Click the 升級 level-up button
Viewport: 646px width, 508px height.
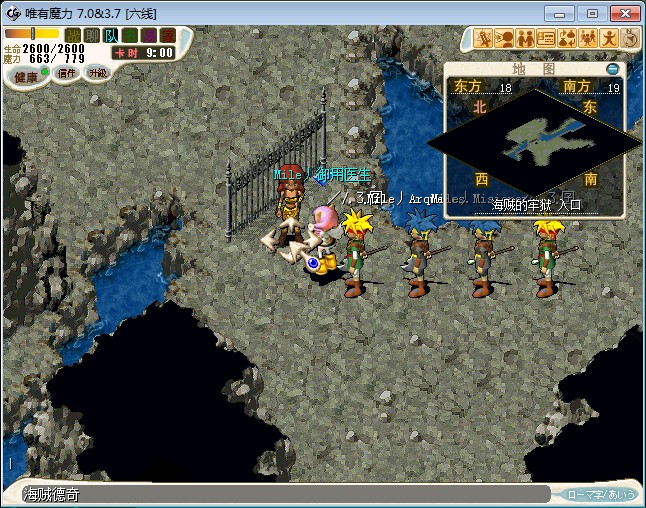coord(97,73)
